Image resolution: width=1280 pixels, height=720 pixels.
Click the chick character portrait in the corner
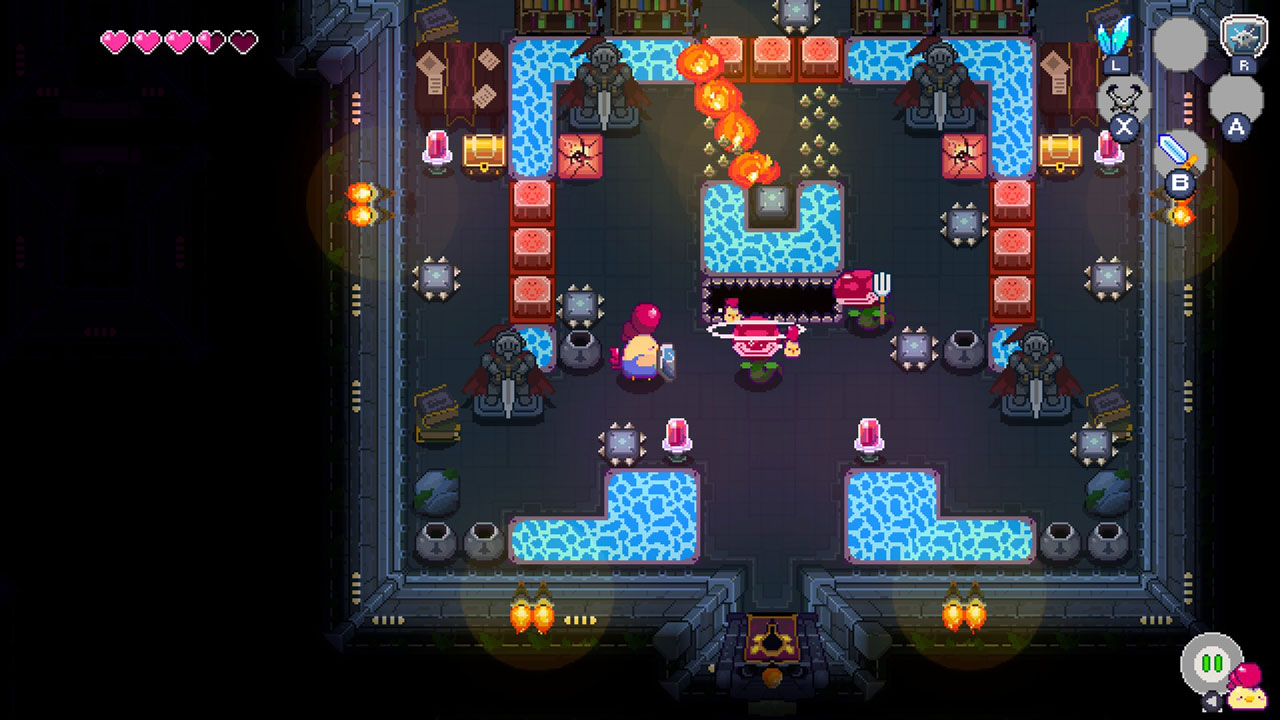(1247, 699)
